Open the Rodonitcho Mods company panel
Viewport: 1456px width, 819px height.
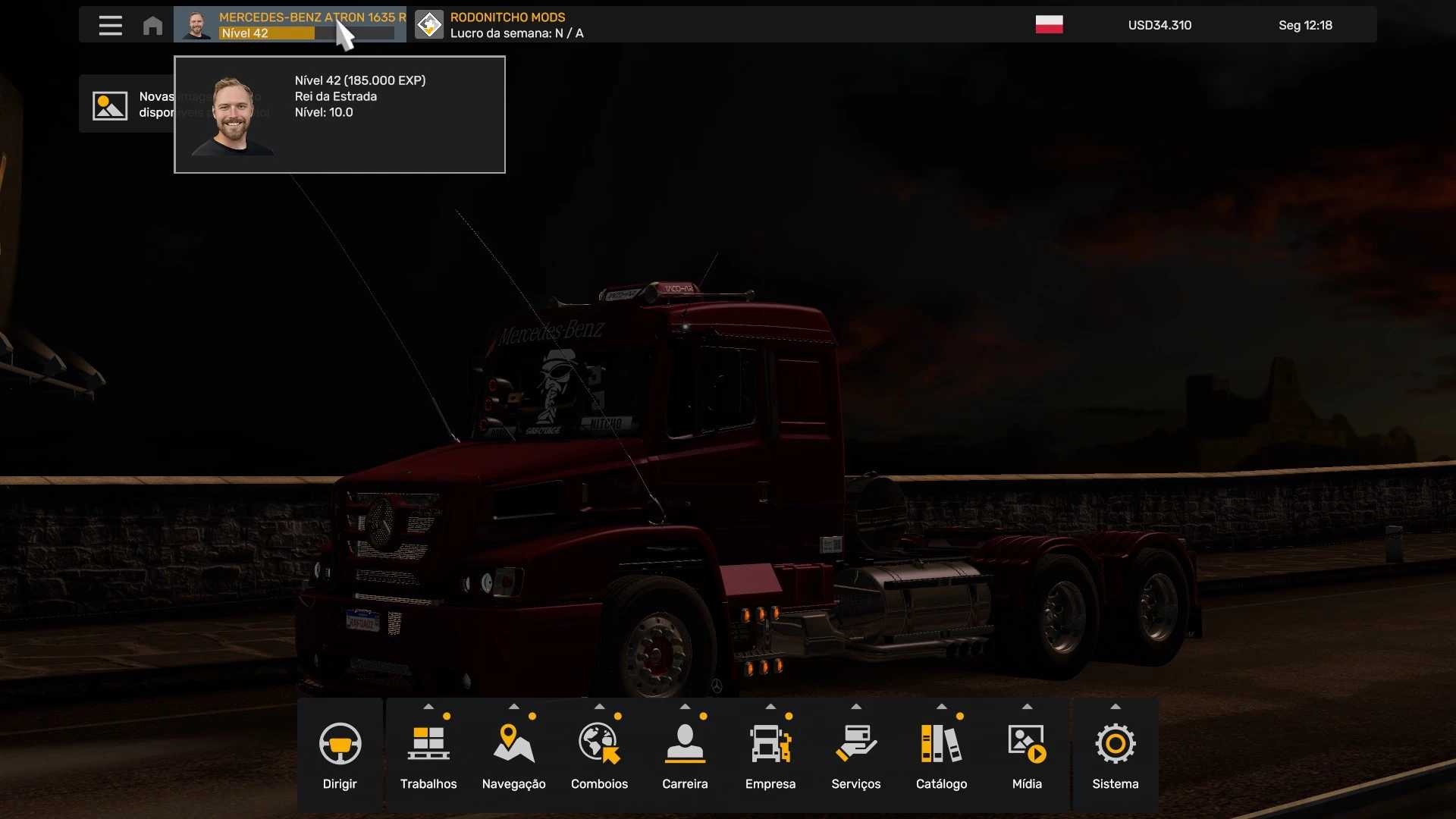click(x=500, y=25)
